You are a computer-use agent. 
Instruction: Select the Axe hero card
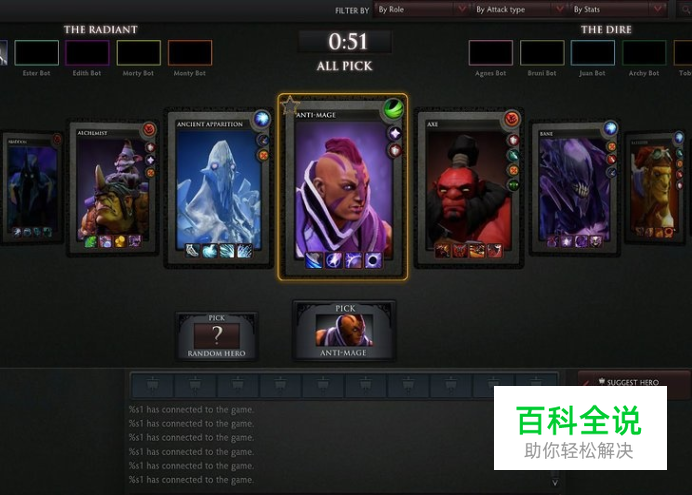(469, 187)
